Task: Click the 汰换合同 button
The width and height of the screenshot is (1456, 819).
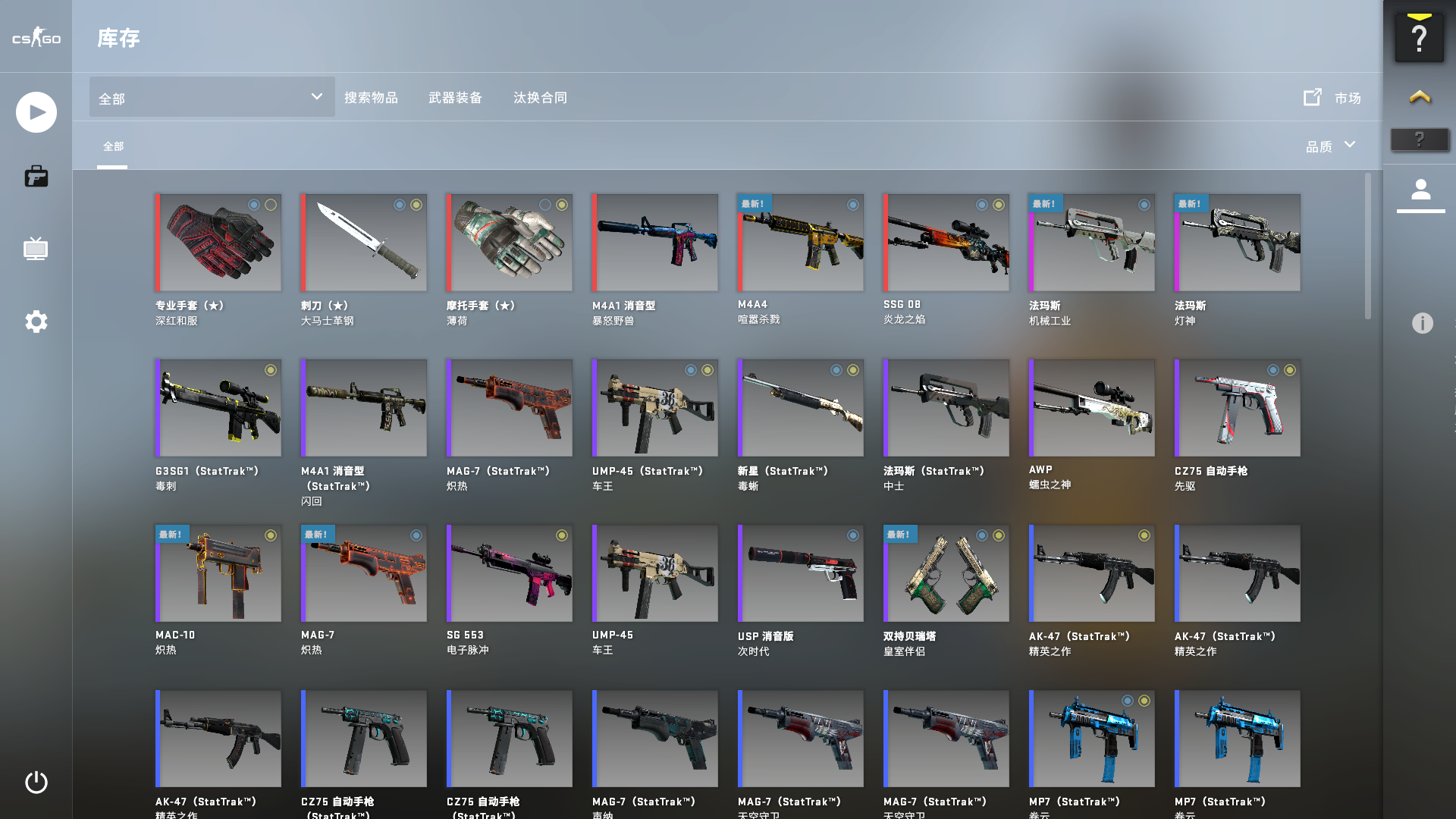Action: [x=540, y=97]
